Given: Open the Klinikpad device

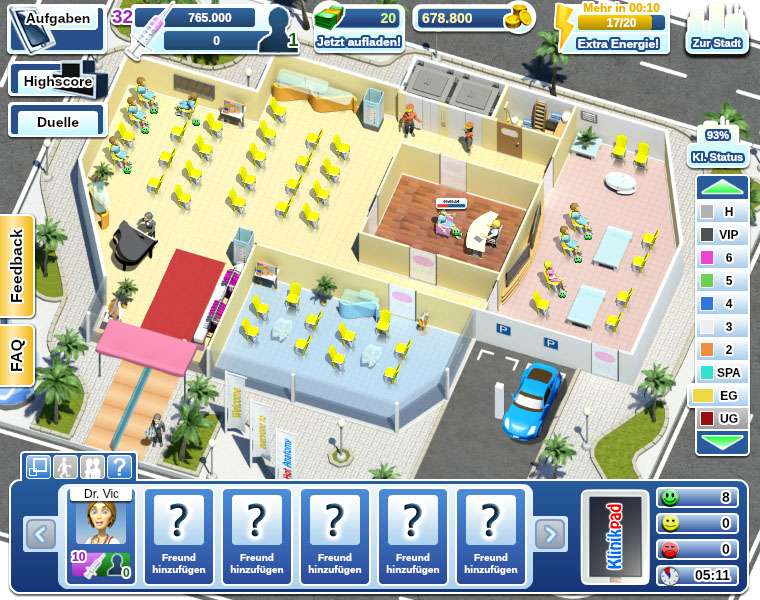Looking at the screenshot, I should click(x=613, y=537).
